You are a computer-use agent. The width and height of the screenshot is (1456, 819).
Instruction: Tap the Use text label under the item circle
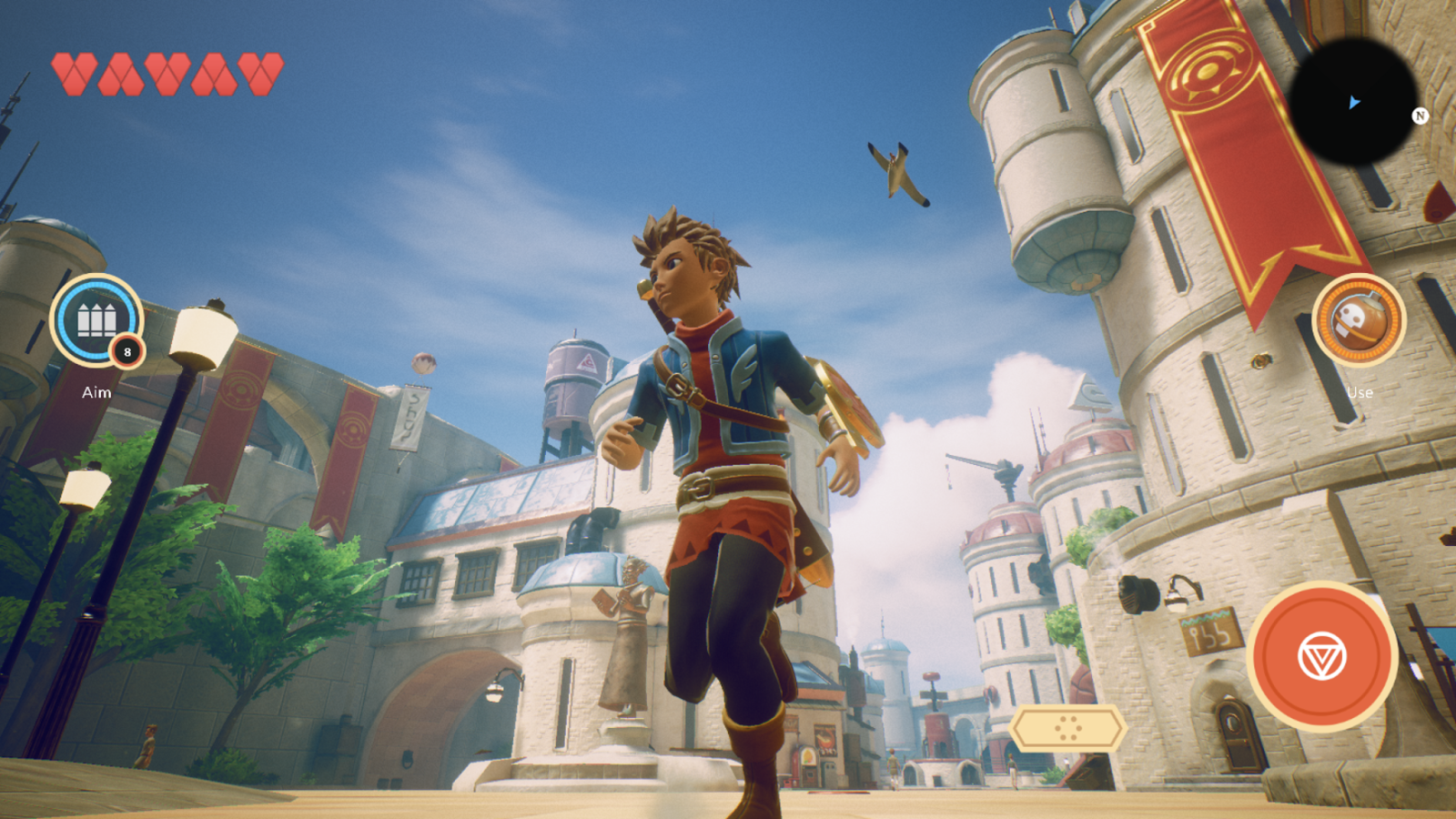pyautogui.click(x=1360, y=392)
